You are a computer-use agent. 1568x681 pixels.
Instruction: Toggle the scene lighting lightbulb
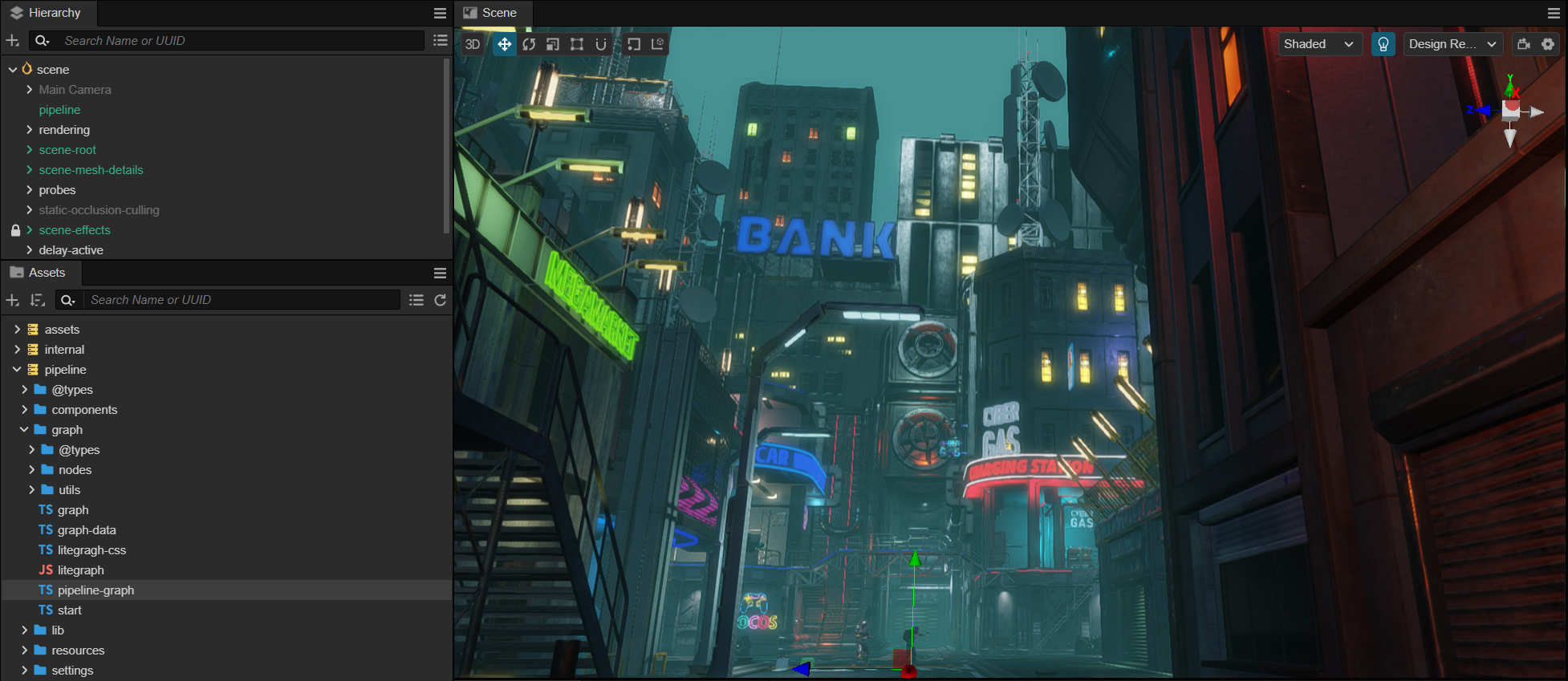point(1383,44)
